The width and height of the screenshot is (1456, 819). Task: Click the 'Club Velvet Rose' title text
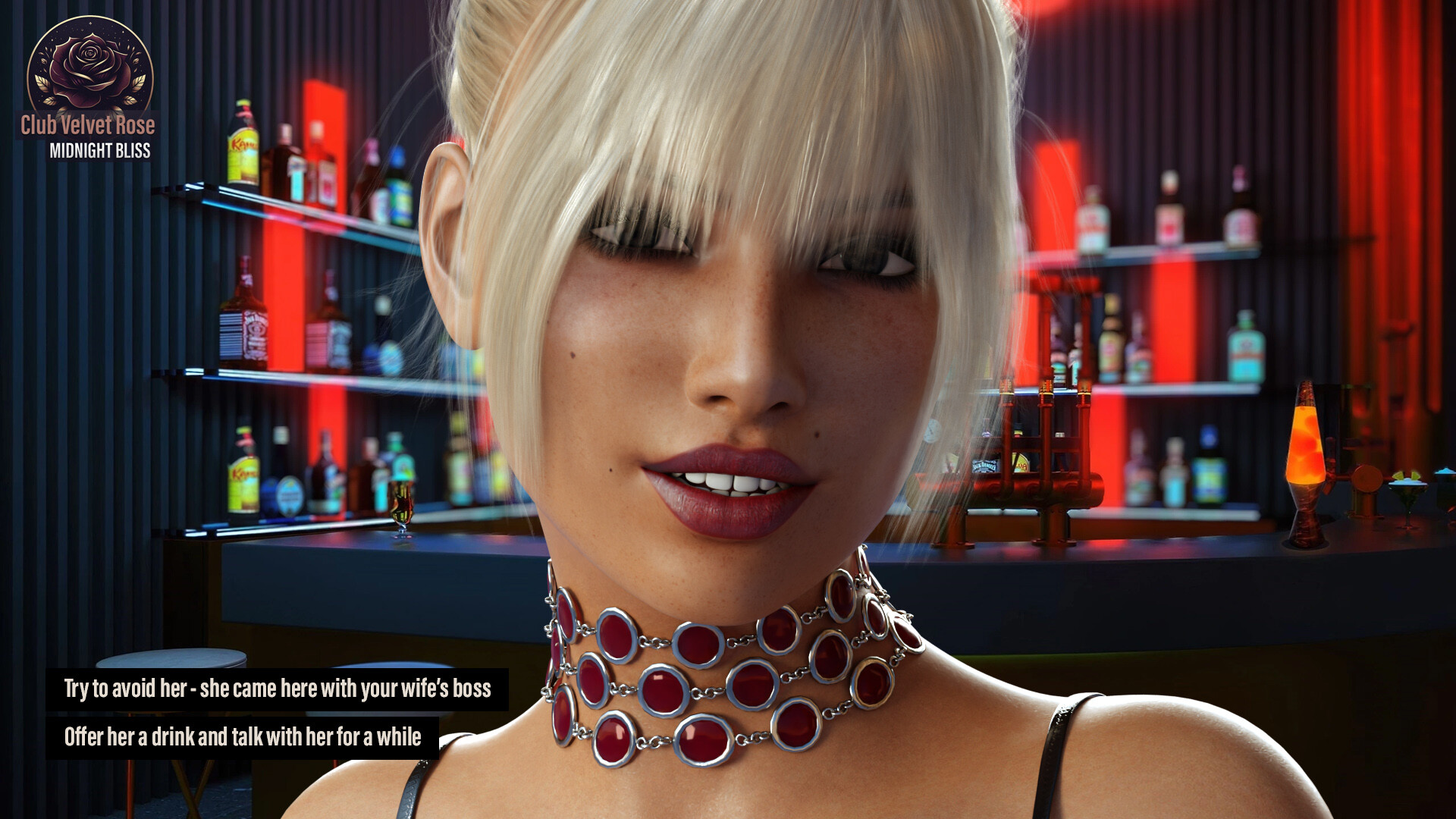(x=89, y=125)
